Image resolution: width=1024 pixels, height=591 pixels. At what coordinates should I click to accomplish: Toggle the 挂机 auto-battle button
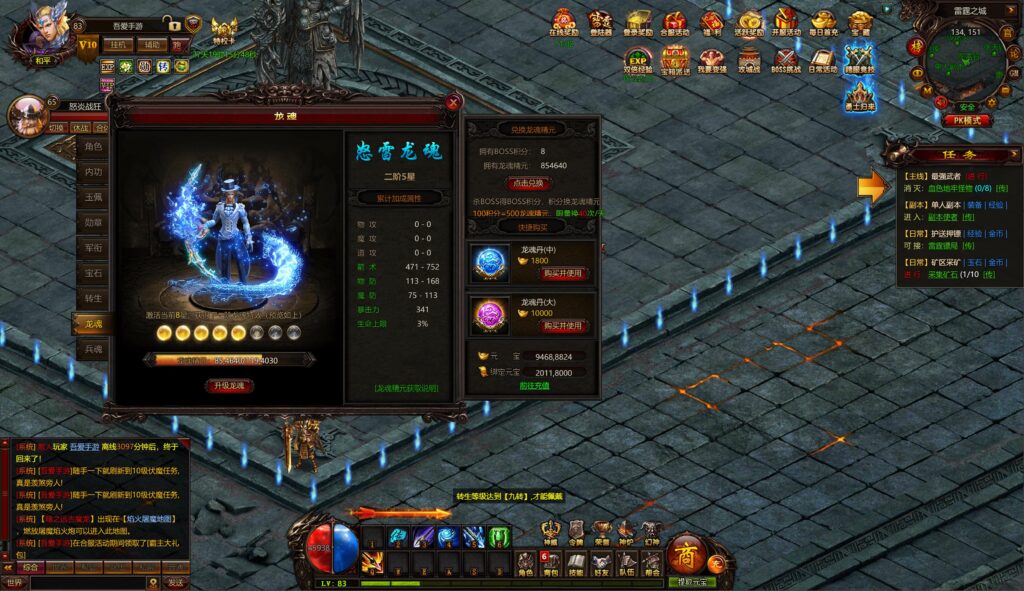click(x=119, y=45)
